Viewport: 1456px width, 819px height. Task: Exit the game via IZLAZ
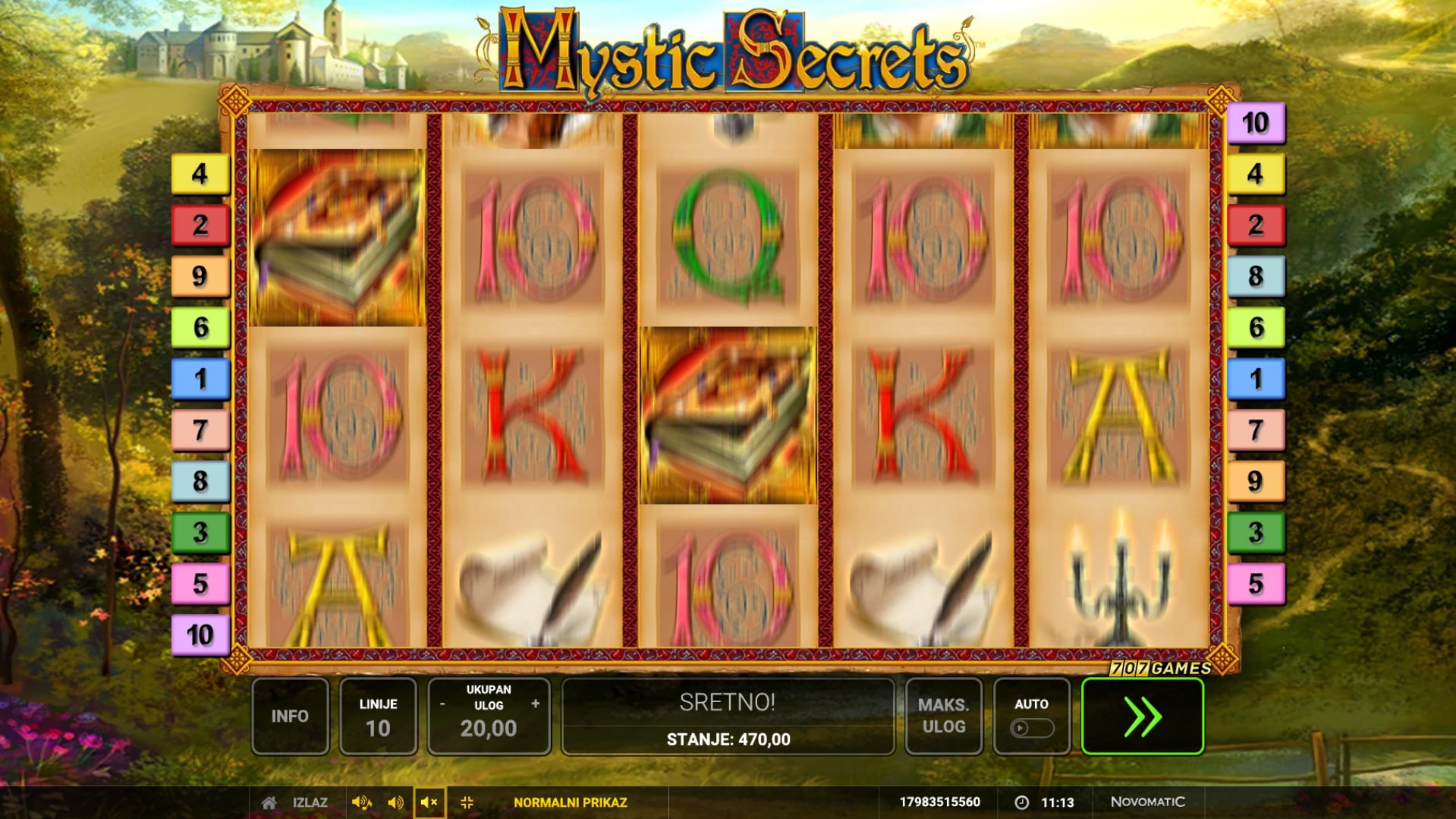tap(310, 802)
